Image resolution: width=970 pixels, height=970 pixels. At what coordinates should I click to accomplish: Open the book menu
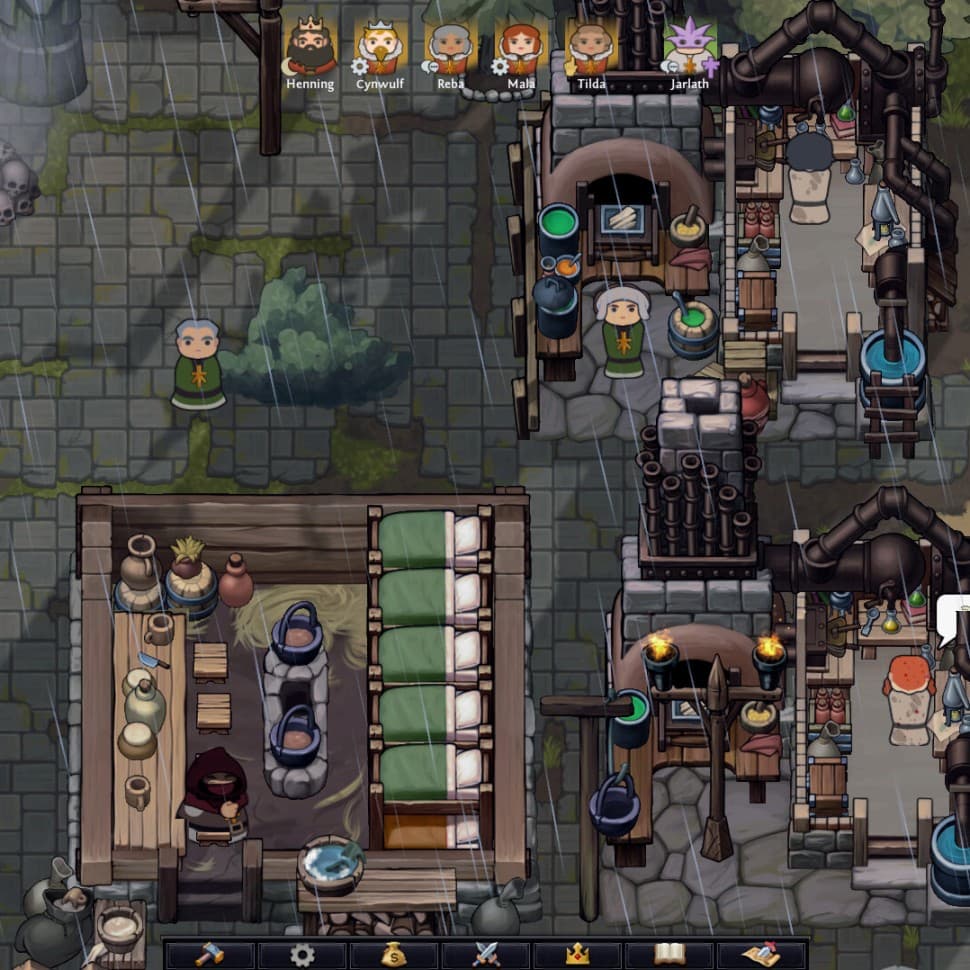tap(669, 955)
